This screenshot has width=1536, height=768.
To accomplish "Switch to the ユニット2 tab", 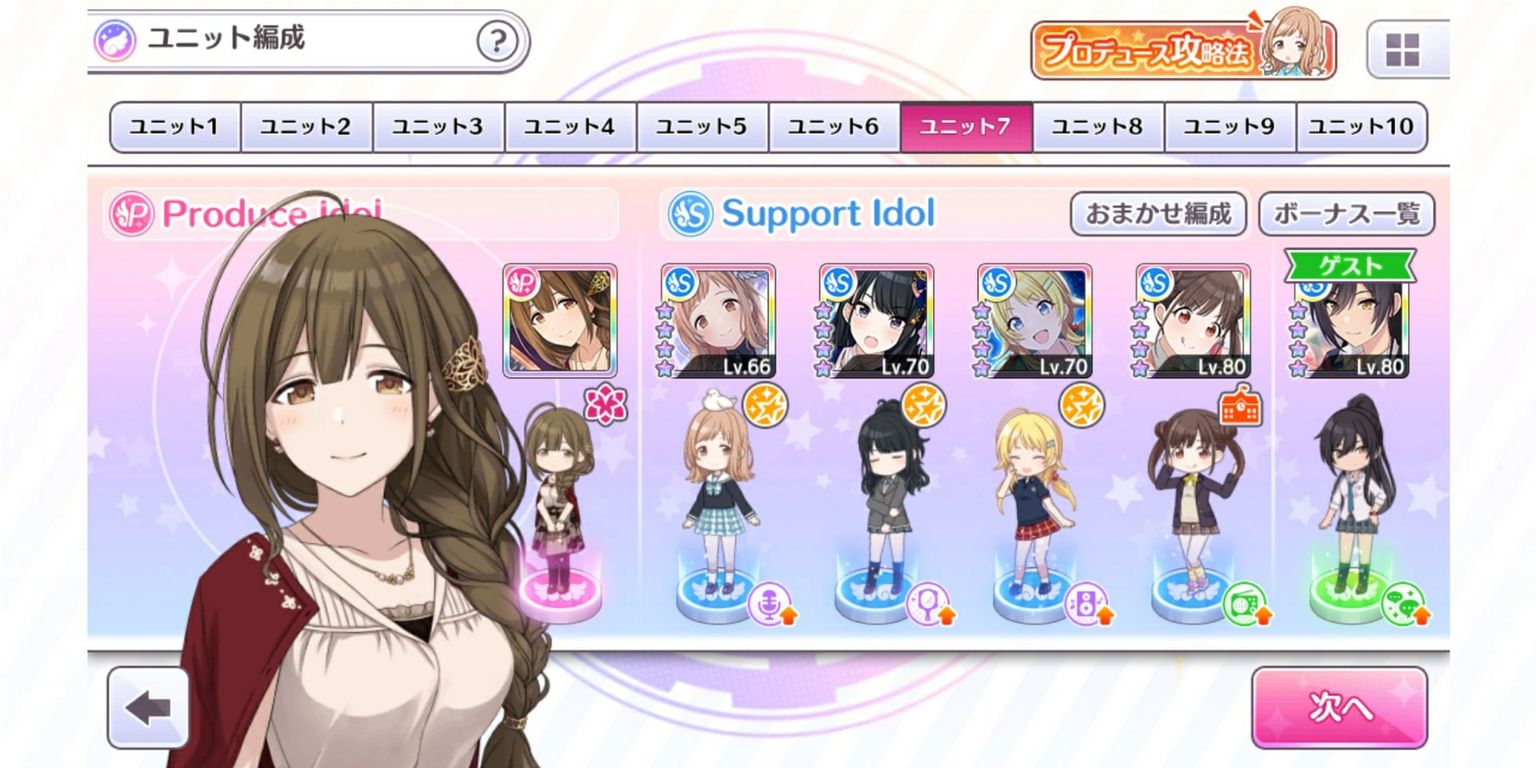I will tap(306, 126).
